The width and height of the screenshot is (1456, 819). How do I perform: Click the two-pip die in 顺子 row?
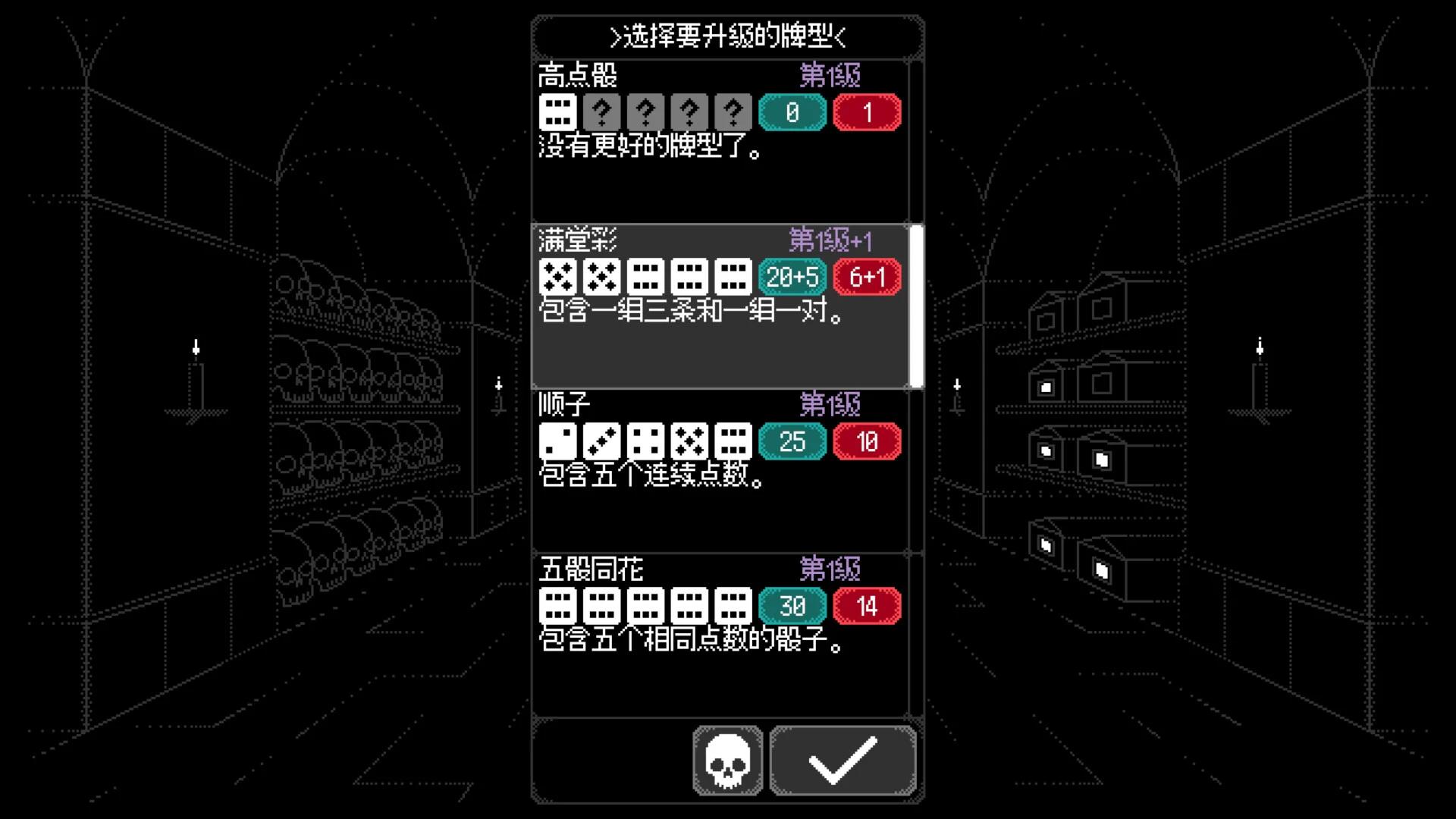557,441
